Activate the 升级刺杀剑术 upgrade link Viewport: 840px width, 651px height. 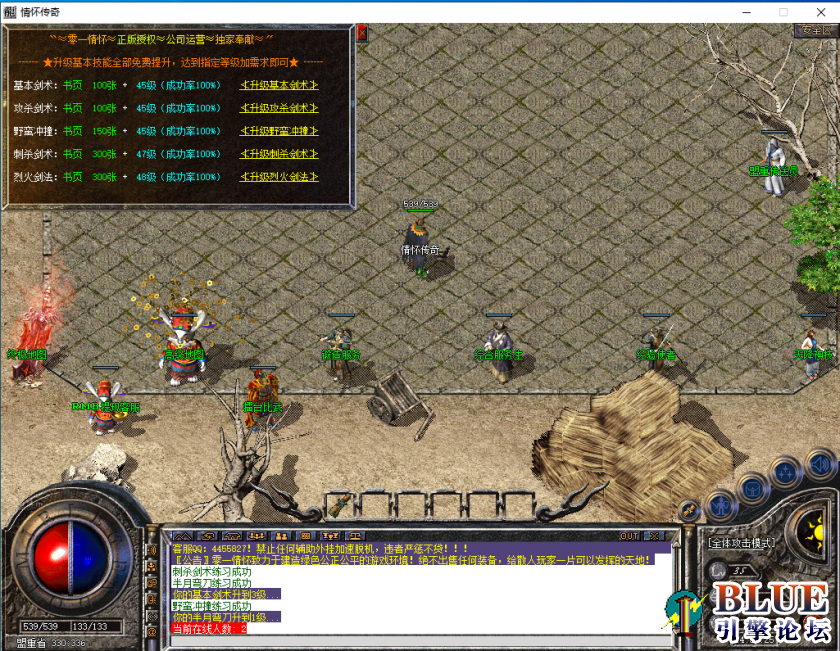279,154
